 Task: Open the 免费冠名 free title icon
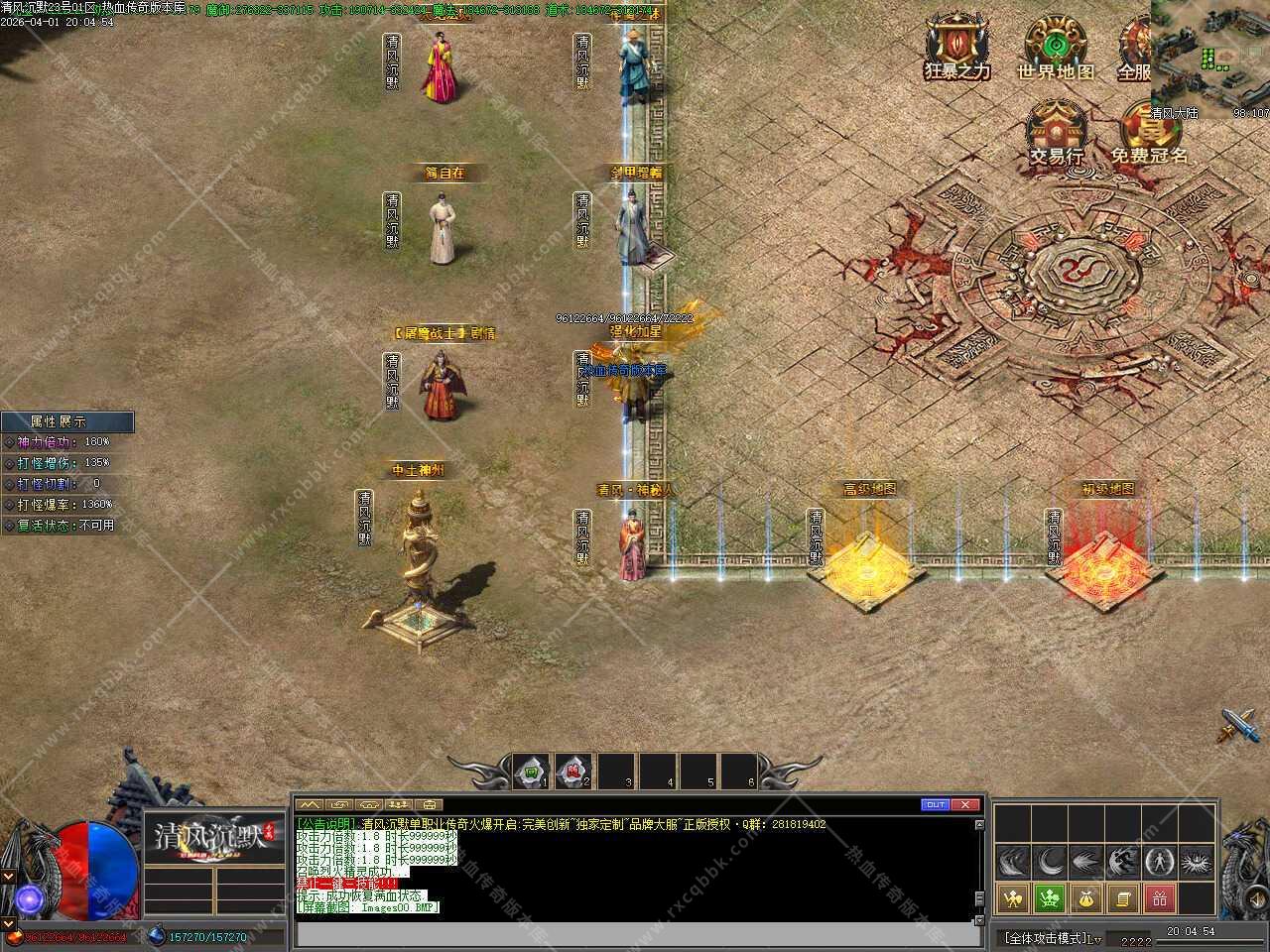point(1149,129)
